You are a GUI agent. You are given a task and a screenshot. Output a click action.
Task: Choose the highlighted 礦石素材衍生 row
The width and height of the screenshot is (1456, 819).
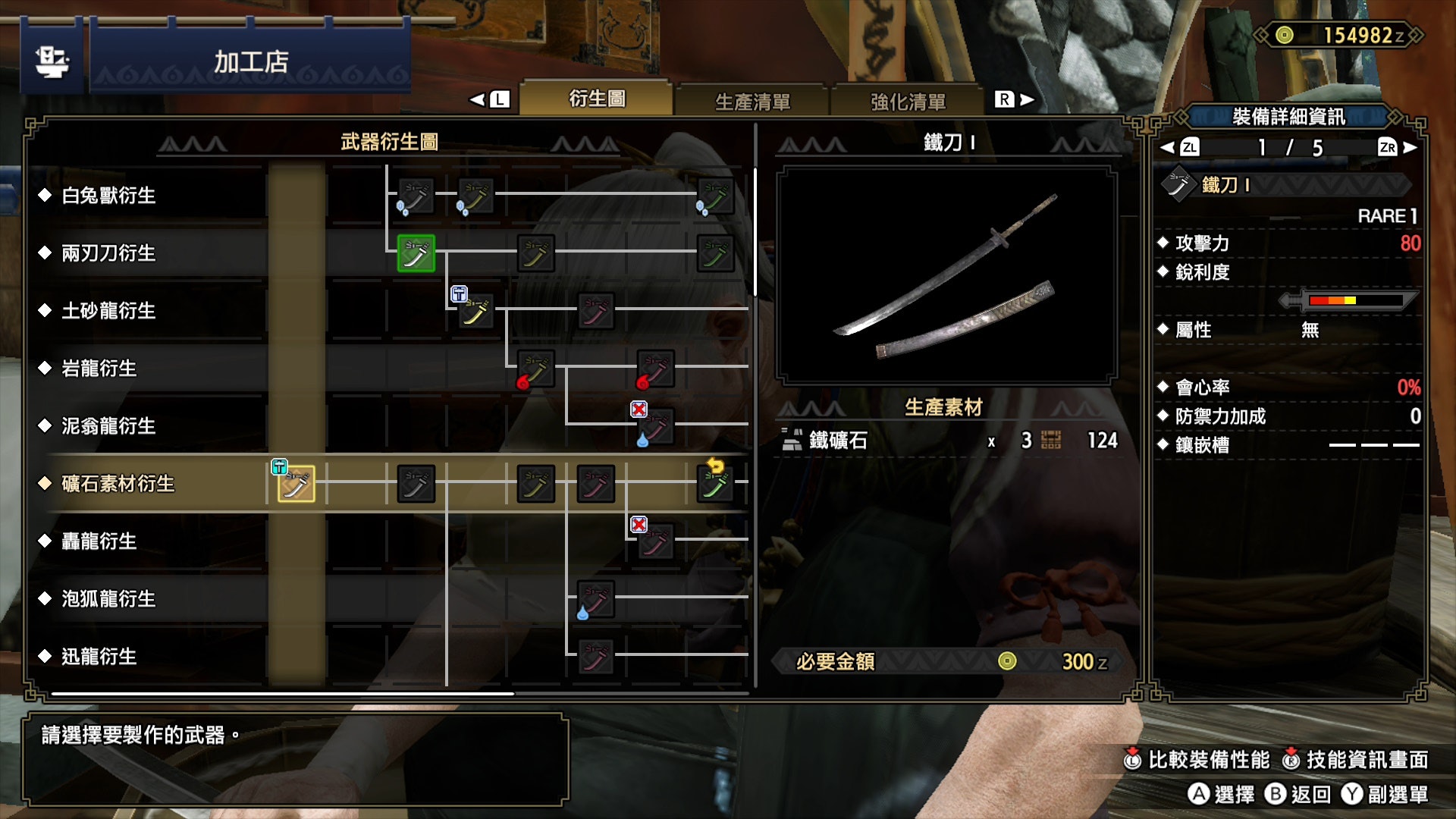118,484
